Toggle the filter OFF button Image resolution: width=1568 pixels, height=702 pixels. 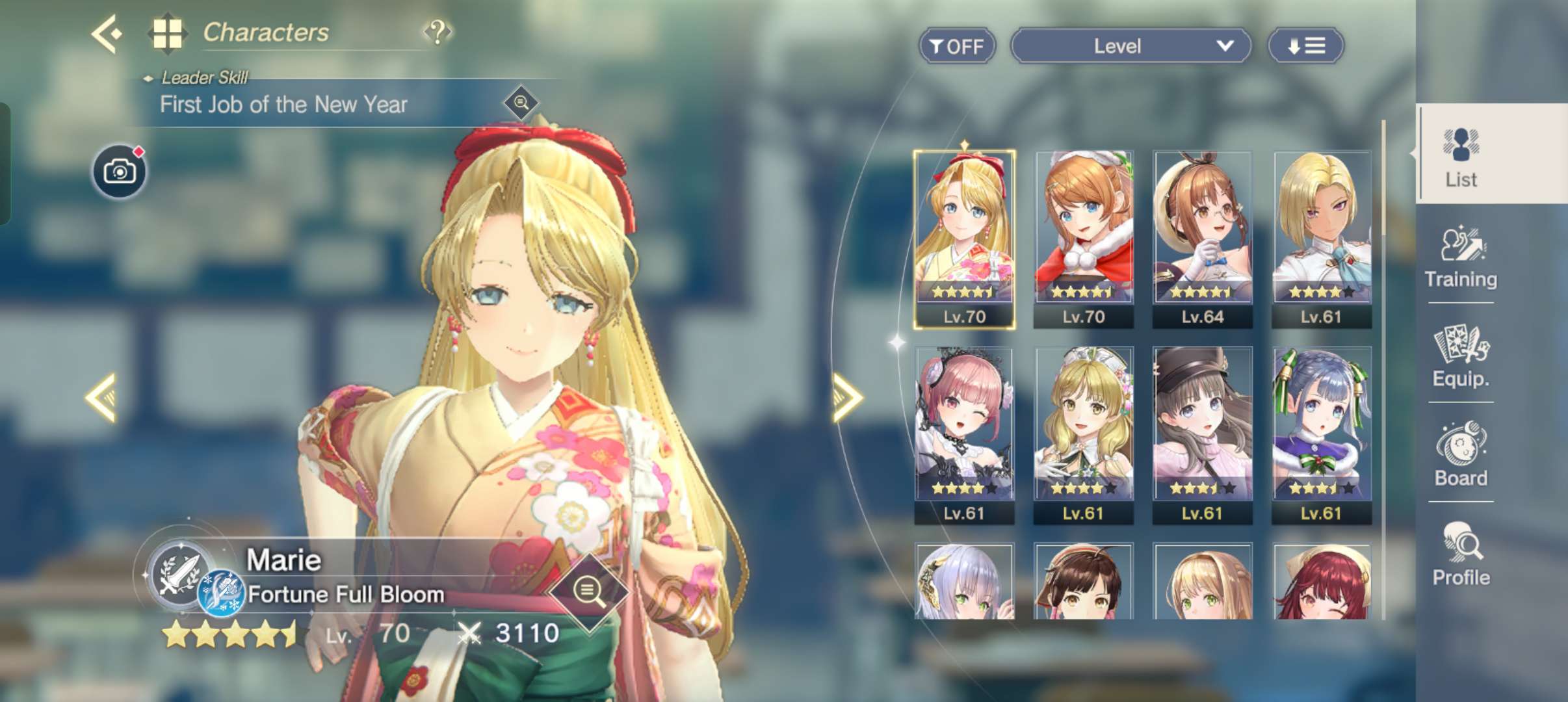(957, 46)
